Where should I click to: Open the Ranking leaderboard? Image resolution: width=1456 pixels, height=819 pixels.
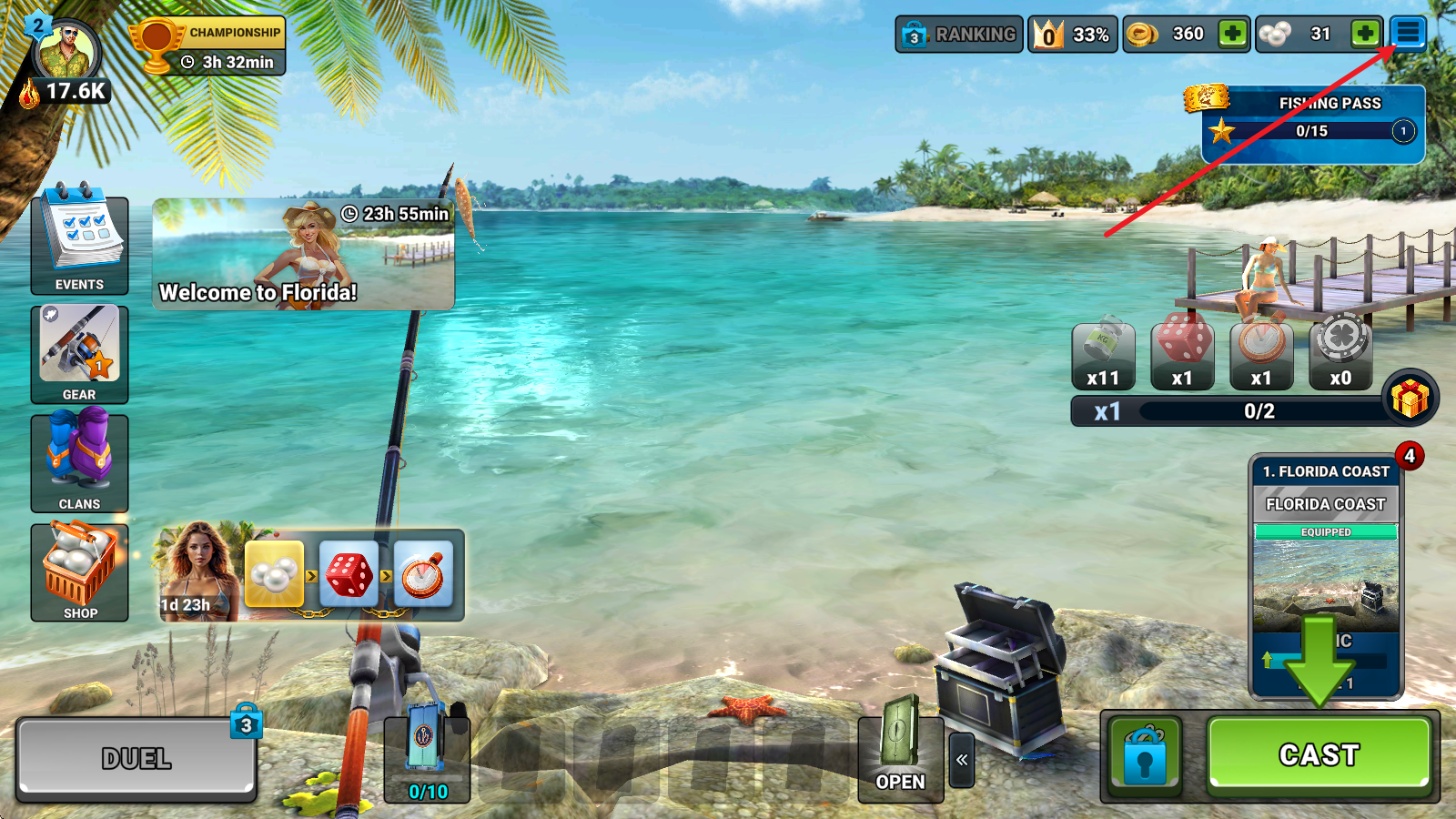coord(959,35)
